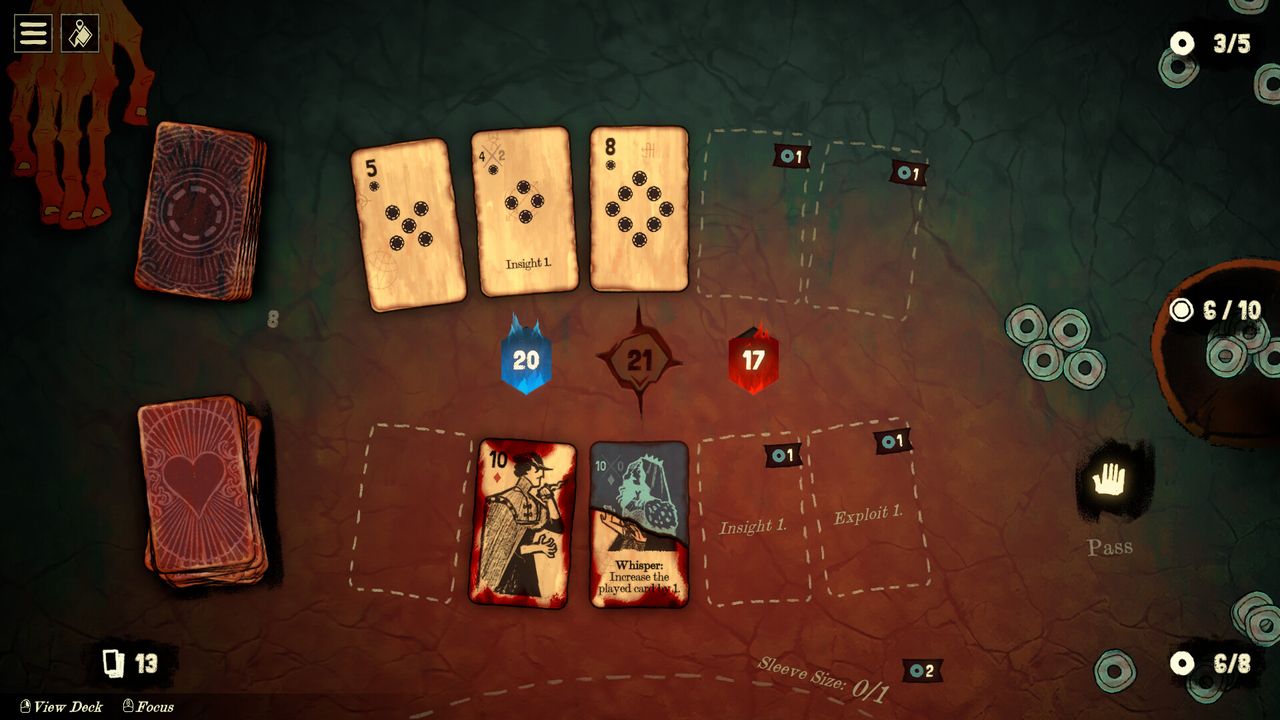Draw from the heart-backed player deck
This screenshot has height=720, width=1280.
click(x=202, y=490)
